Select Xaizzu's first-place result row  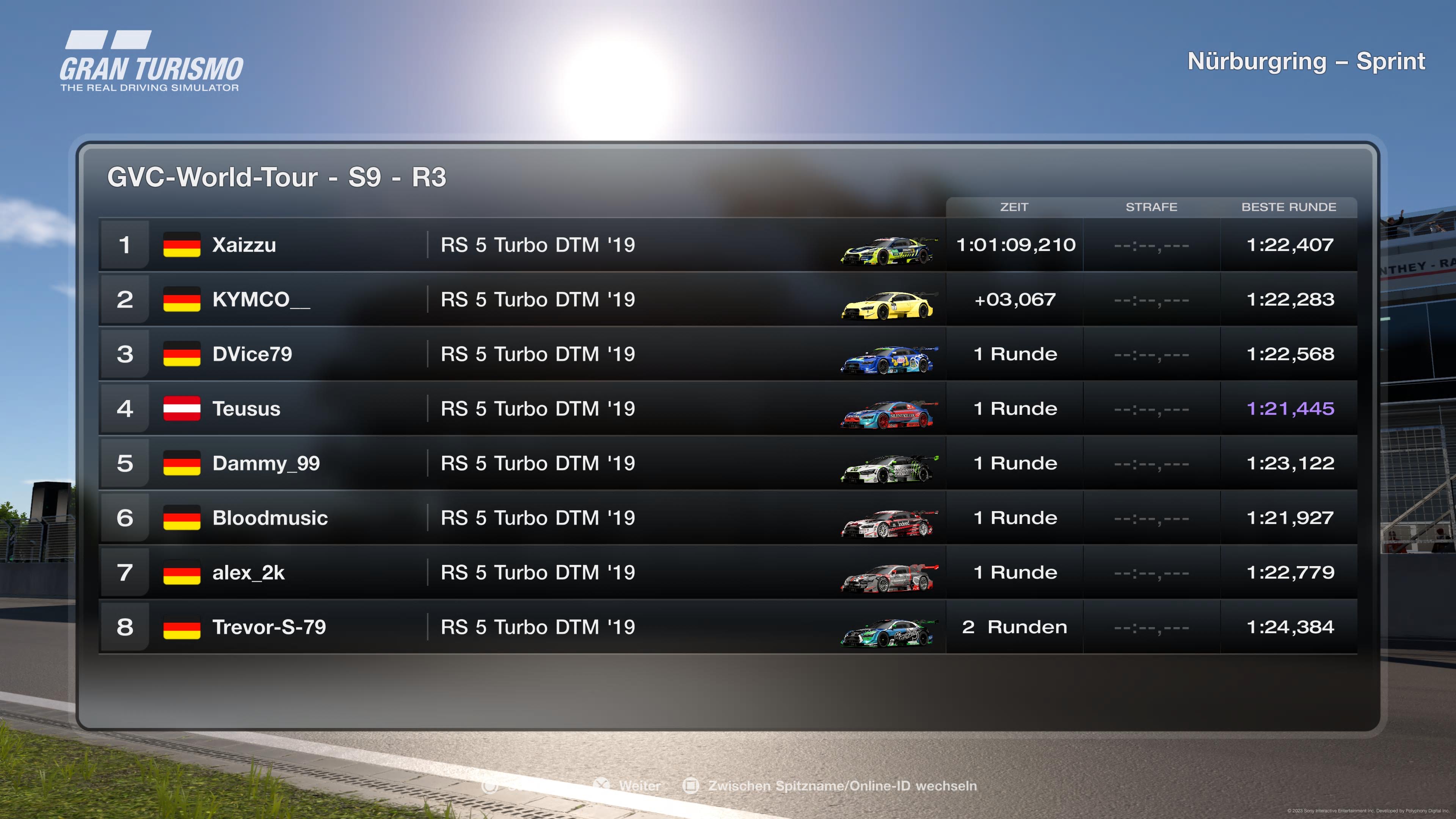click(243, 245)
